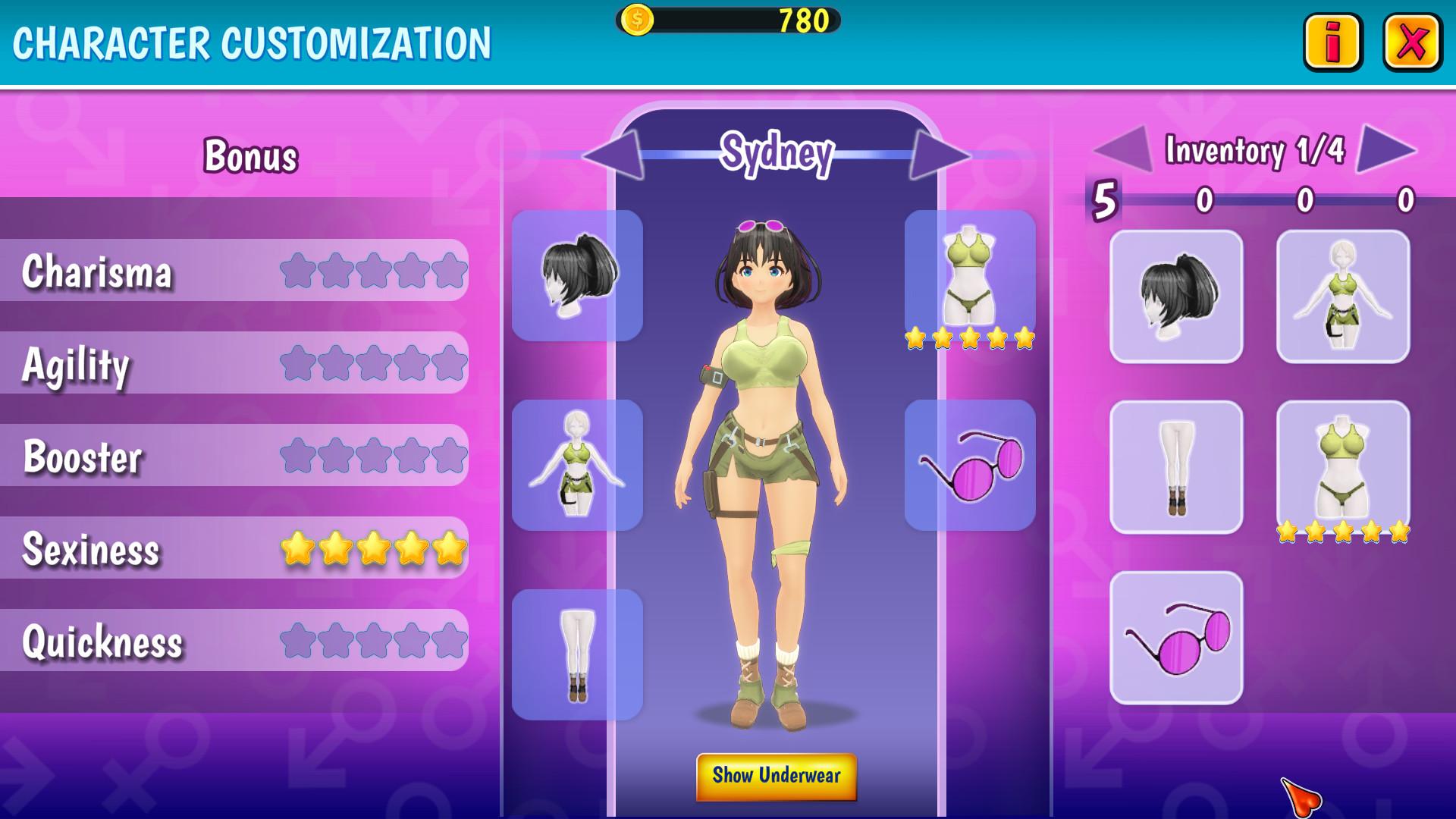1456x819 pixels.
Task: Select the equipped pink sunglasses slot
Action: (x=970, y=465)
